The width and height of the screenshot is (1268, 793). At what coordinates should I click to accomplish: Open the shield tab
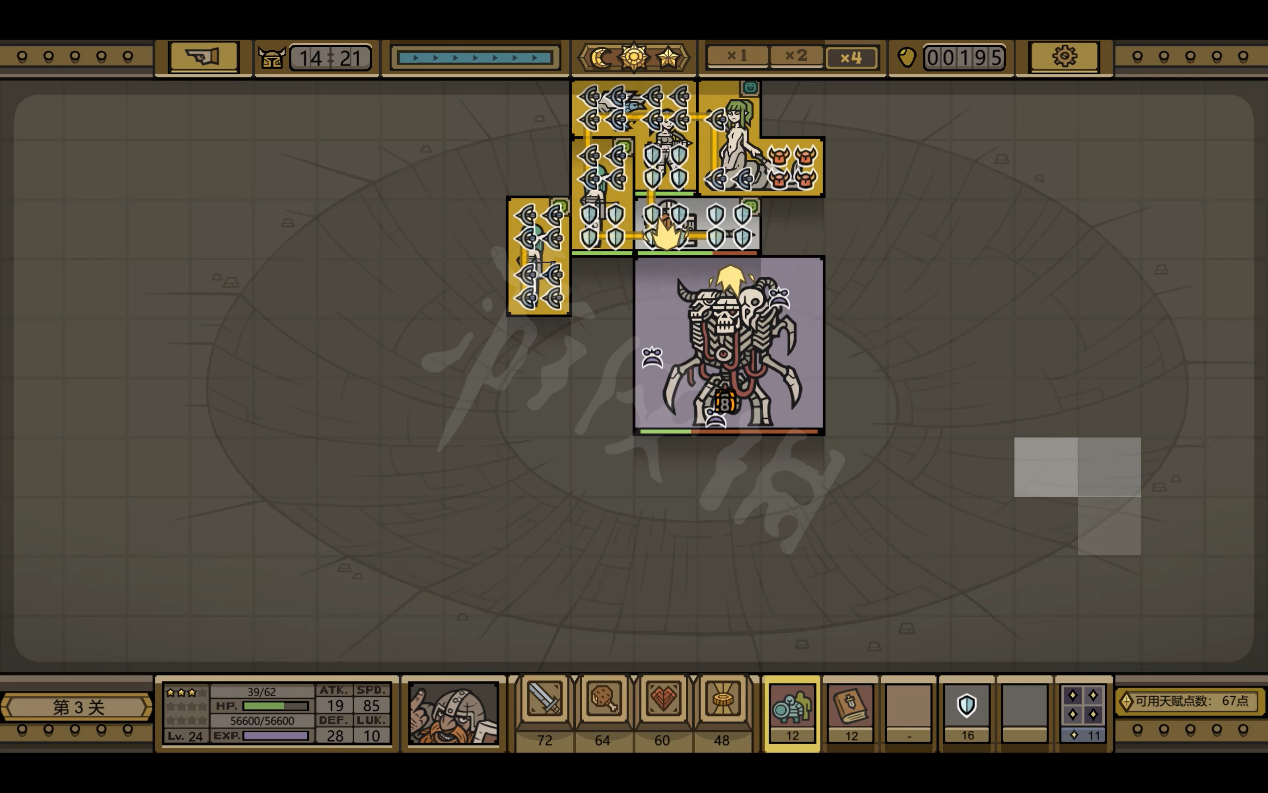[966, 707]
